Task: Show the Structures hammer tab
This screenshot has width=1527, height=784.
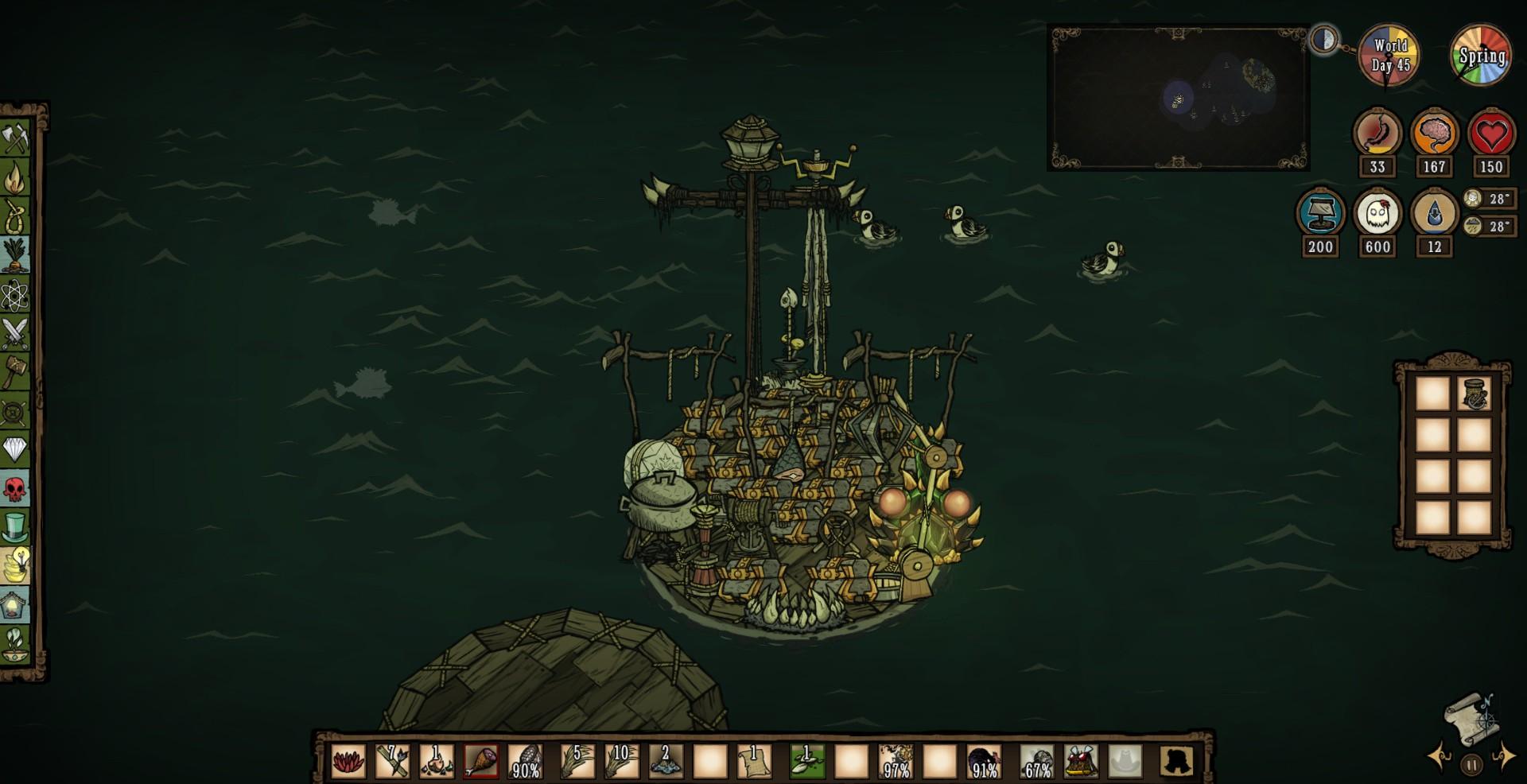Action: (16, 371)
